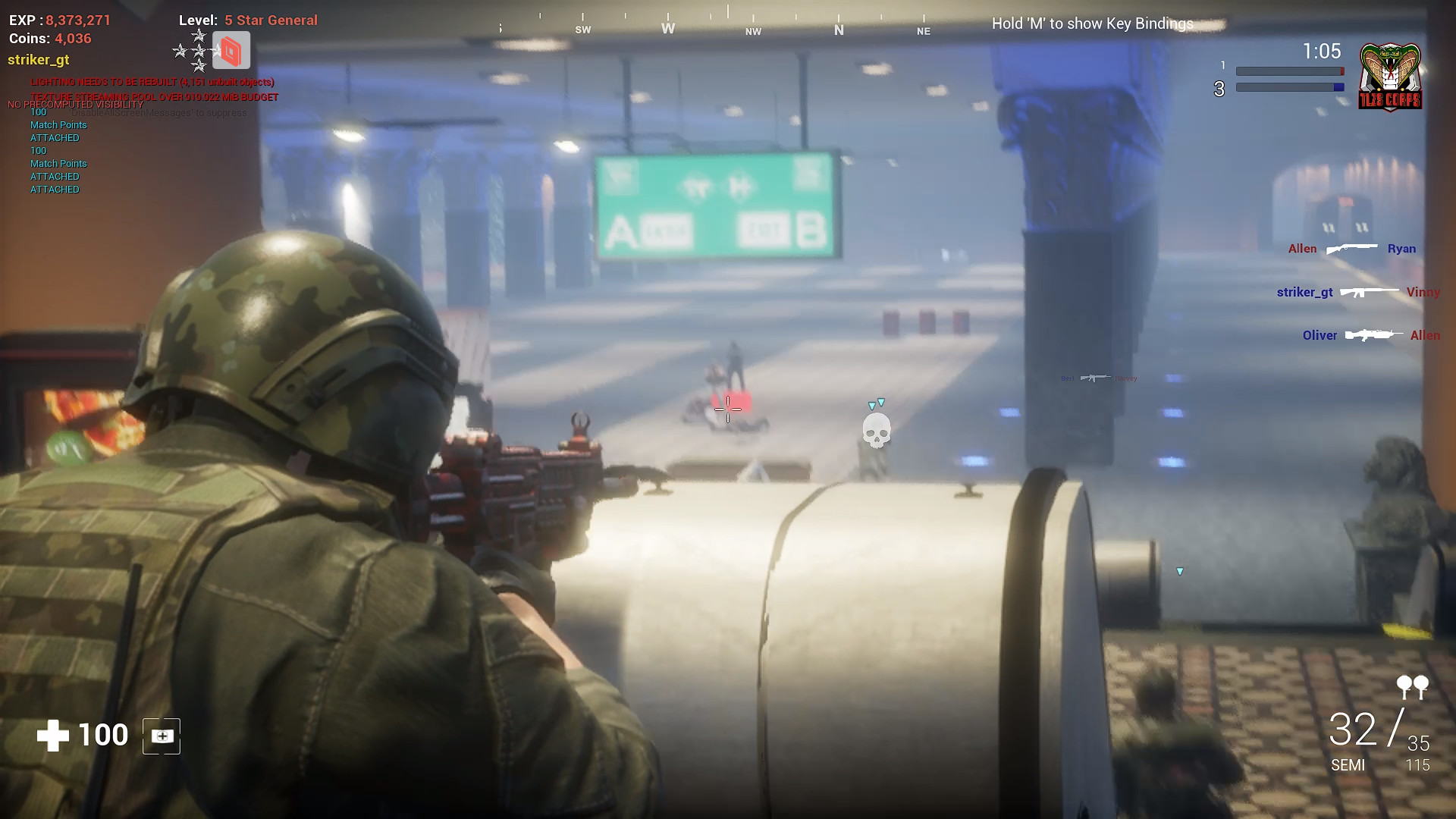Image resolution: width=1456 pixels, height=819 pixels.
Task: Click the LIGHTING NEEDS TO BE REBUILT warning text
Action: click(152, 81)
